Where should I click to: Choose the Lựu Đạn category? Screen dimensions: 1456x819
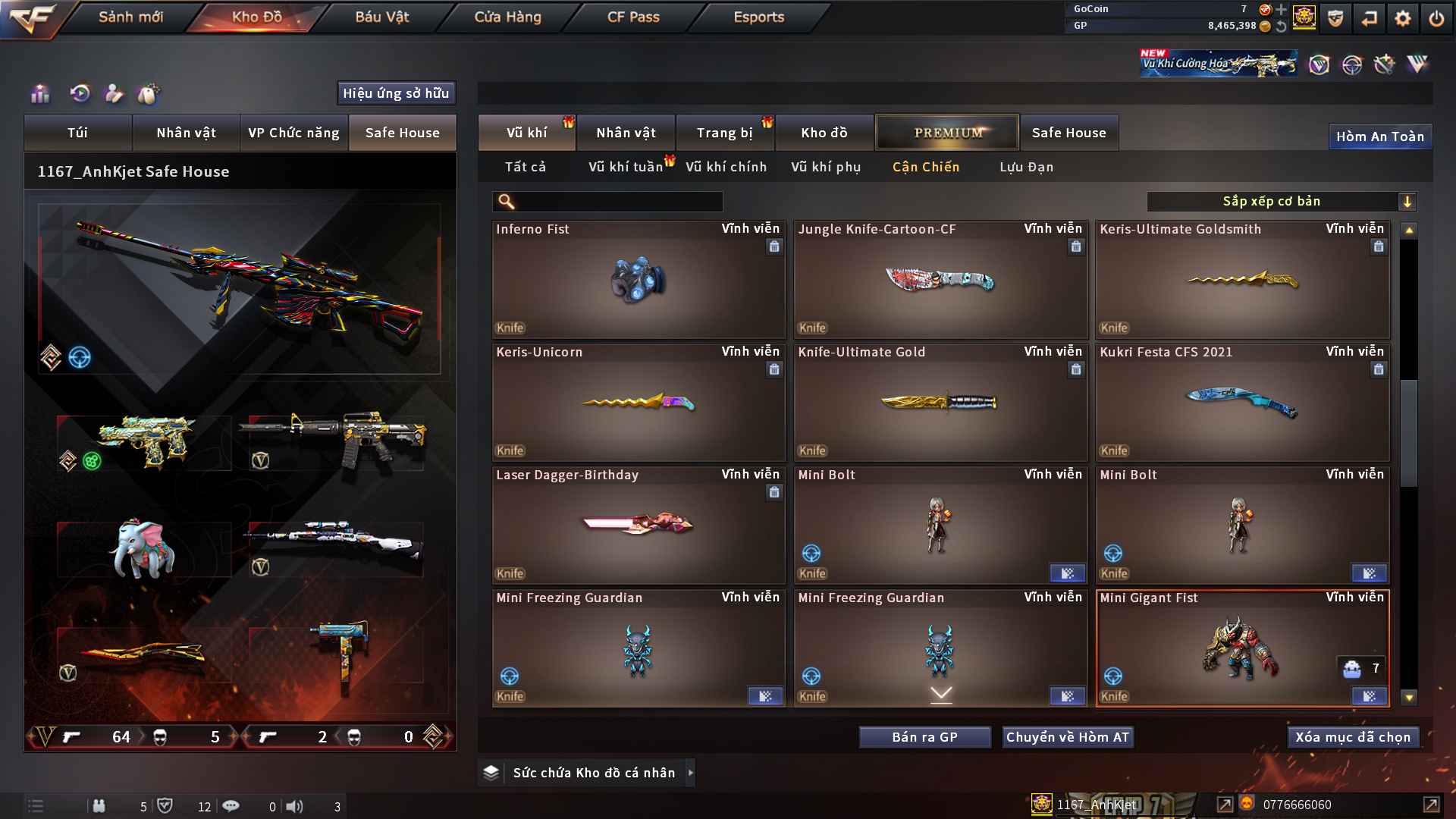(x=1026, y=167)
